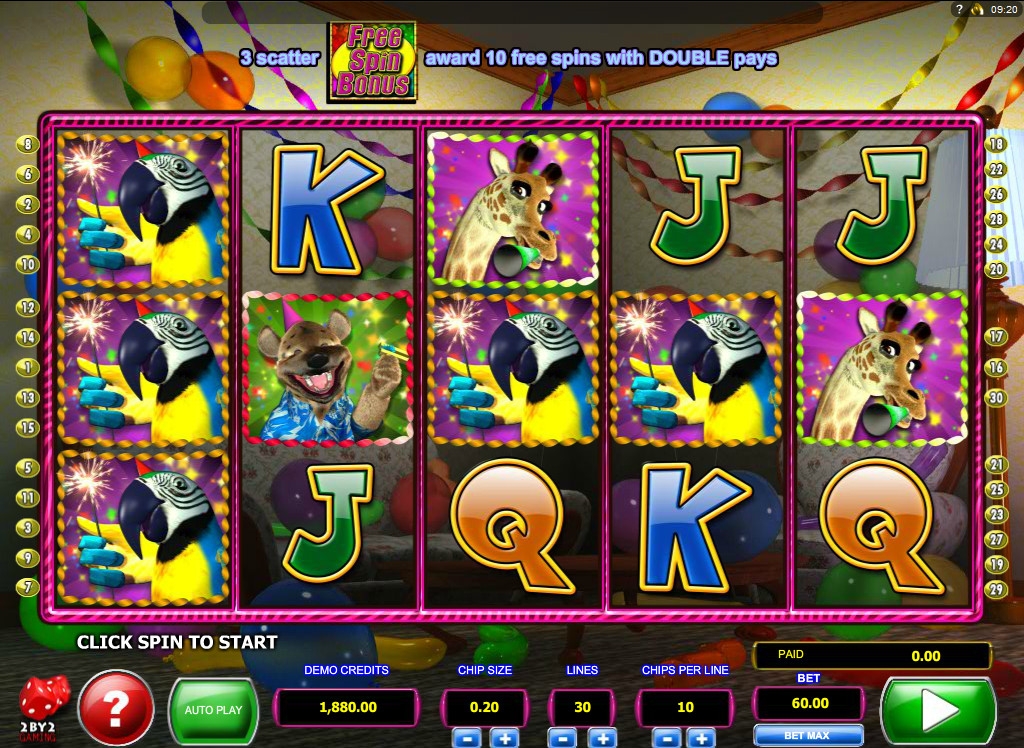This screenshot has width=1024, height=748.
Task: Choose payline marker number 29
Action: pos(996,590)
